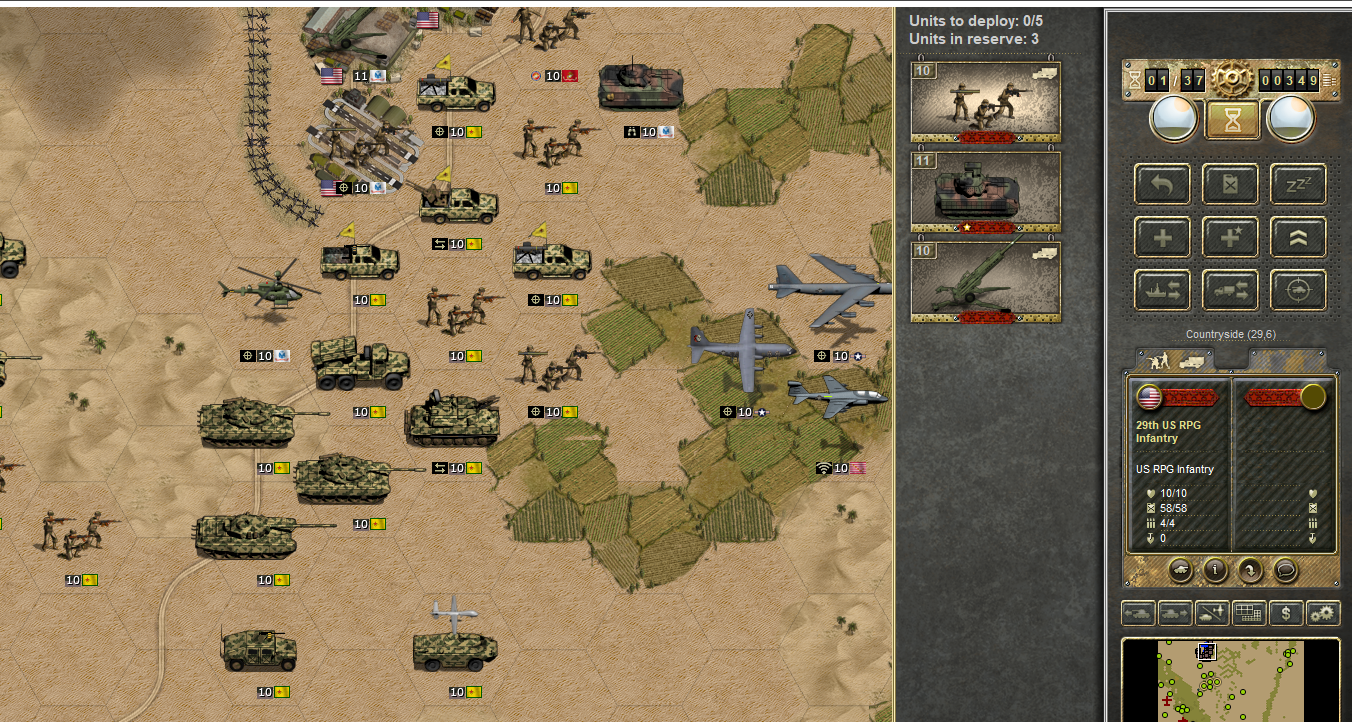
Task: Put the unit to sleep with the Zzz button
Action: [1297, 184]
